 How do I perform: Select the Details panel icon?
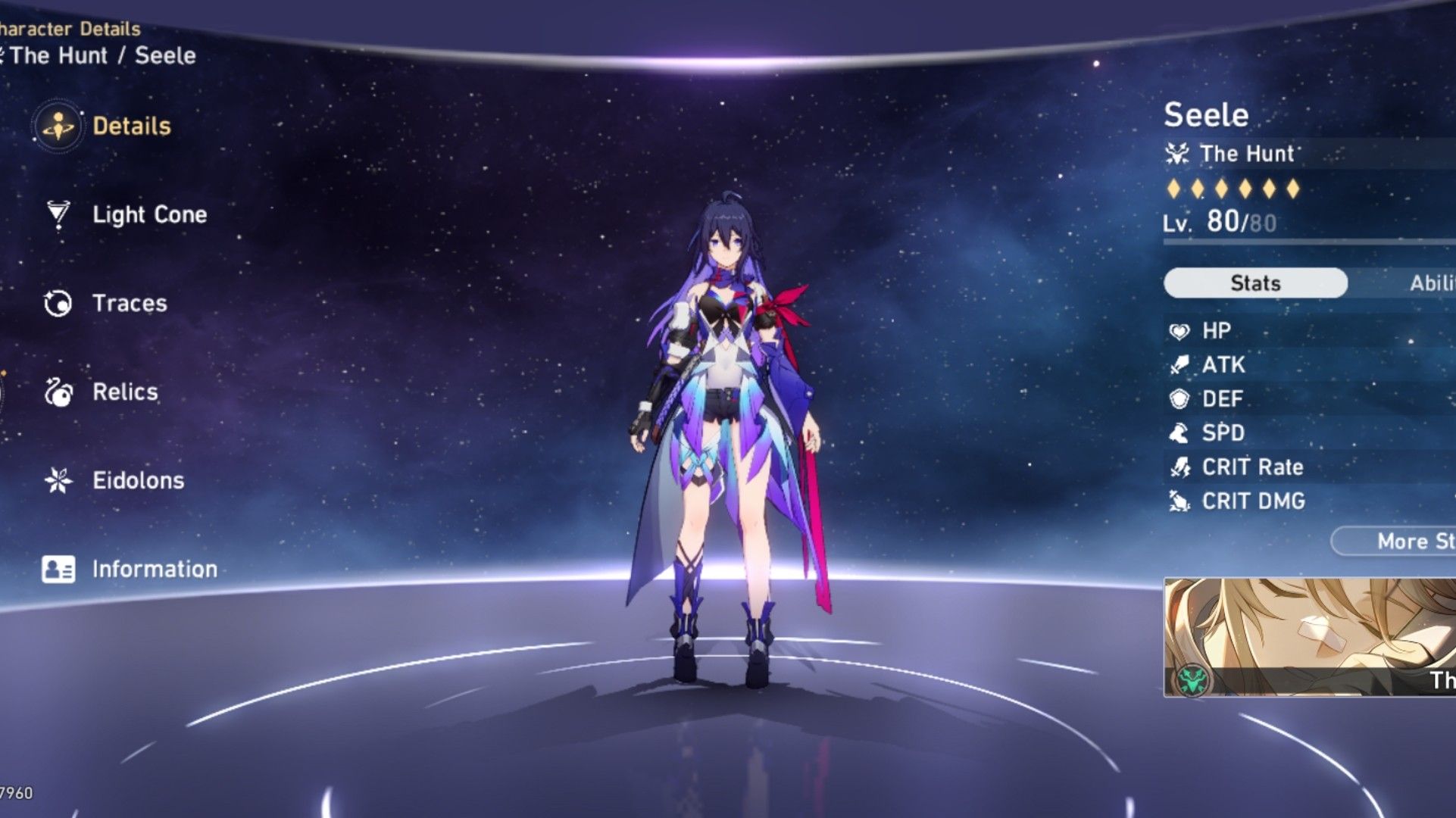tap(58, 127)
